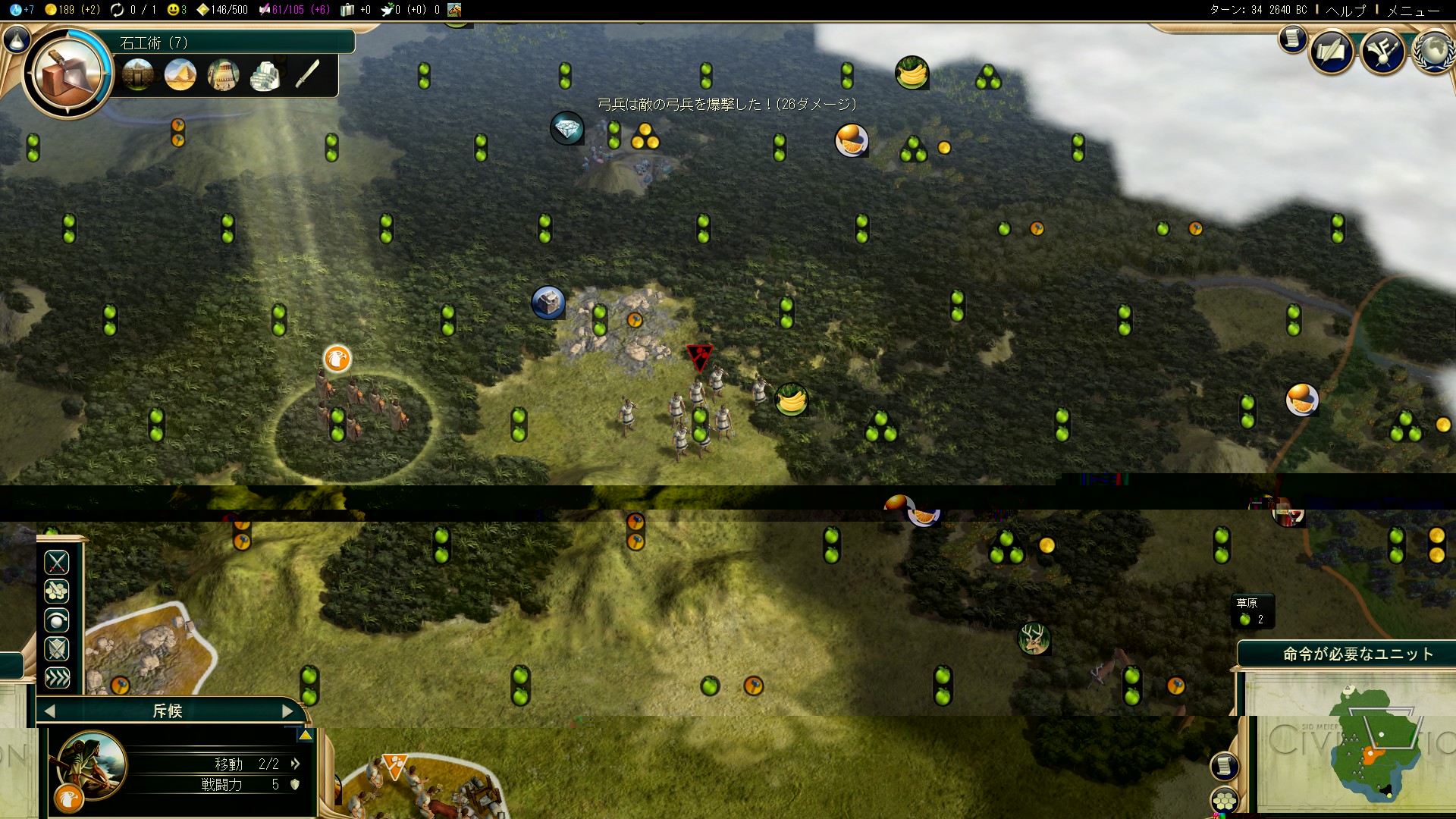Click left arrow to previous unit from 斥候

[x=49, y=711]
